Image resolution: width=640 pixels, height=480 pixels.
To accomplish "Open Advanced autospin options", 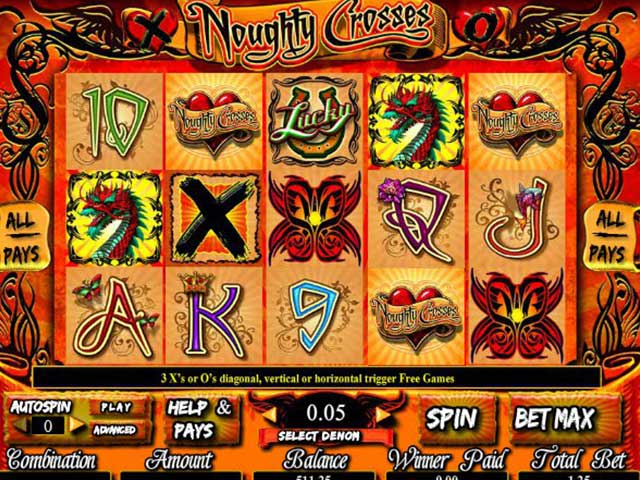I will [x=116, y=430].
